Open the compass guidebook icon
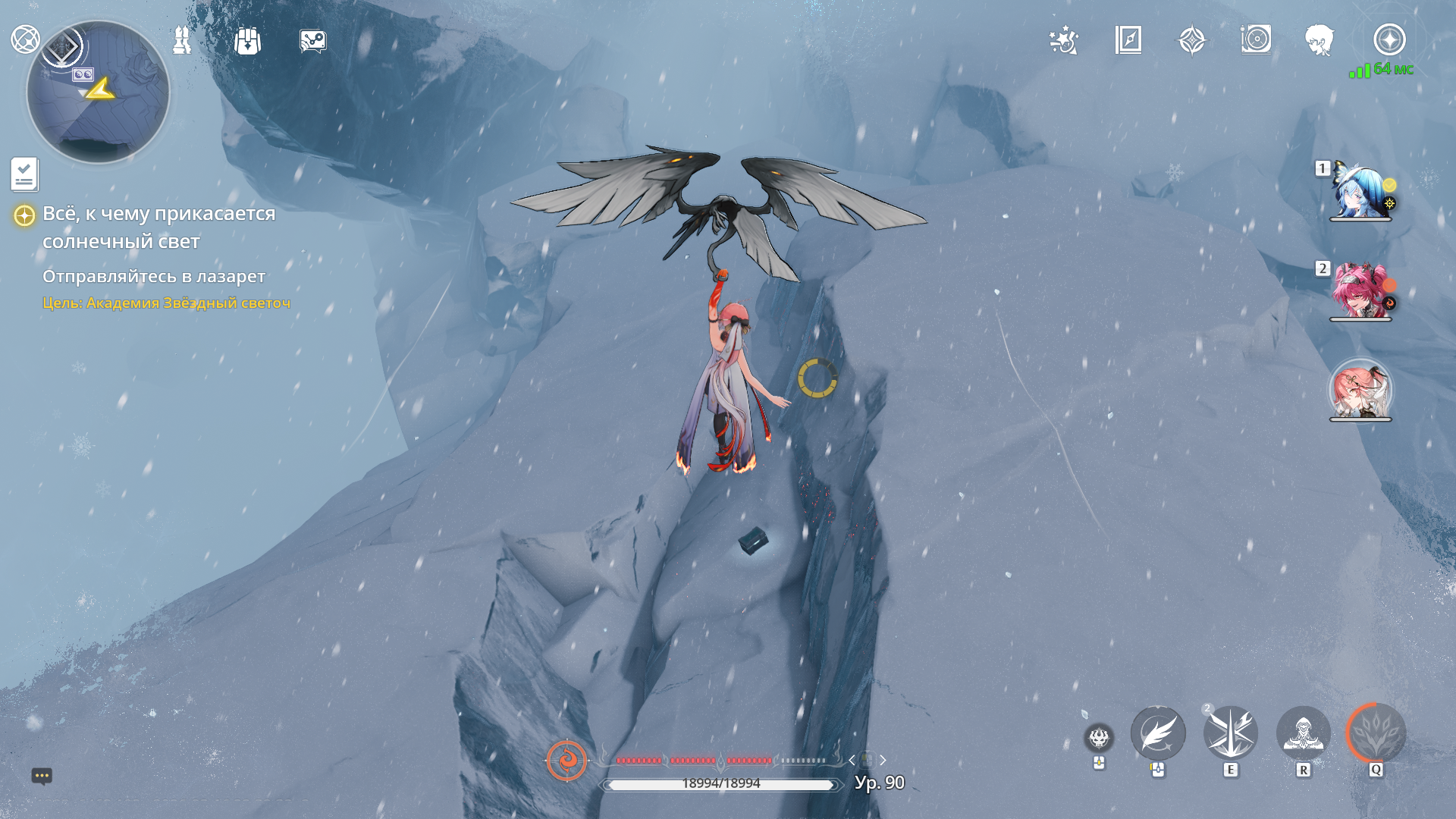Screen dimensions: 1456x819 [1128, 40]
